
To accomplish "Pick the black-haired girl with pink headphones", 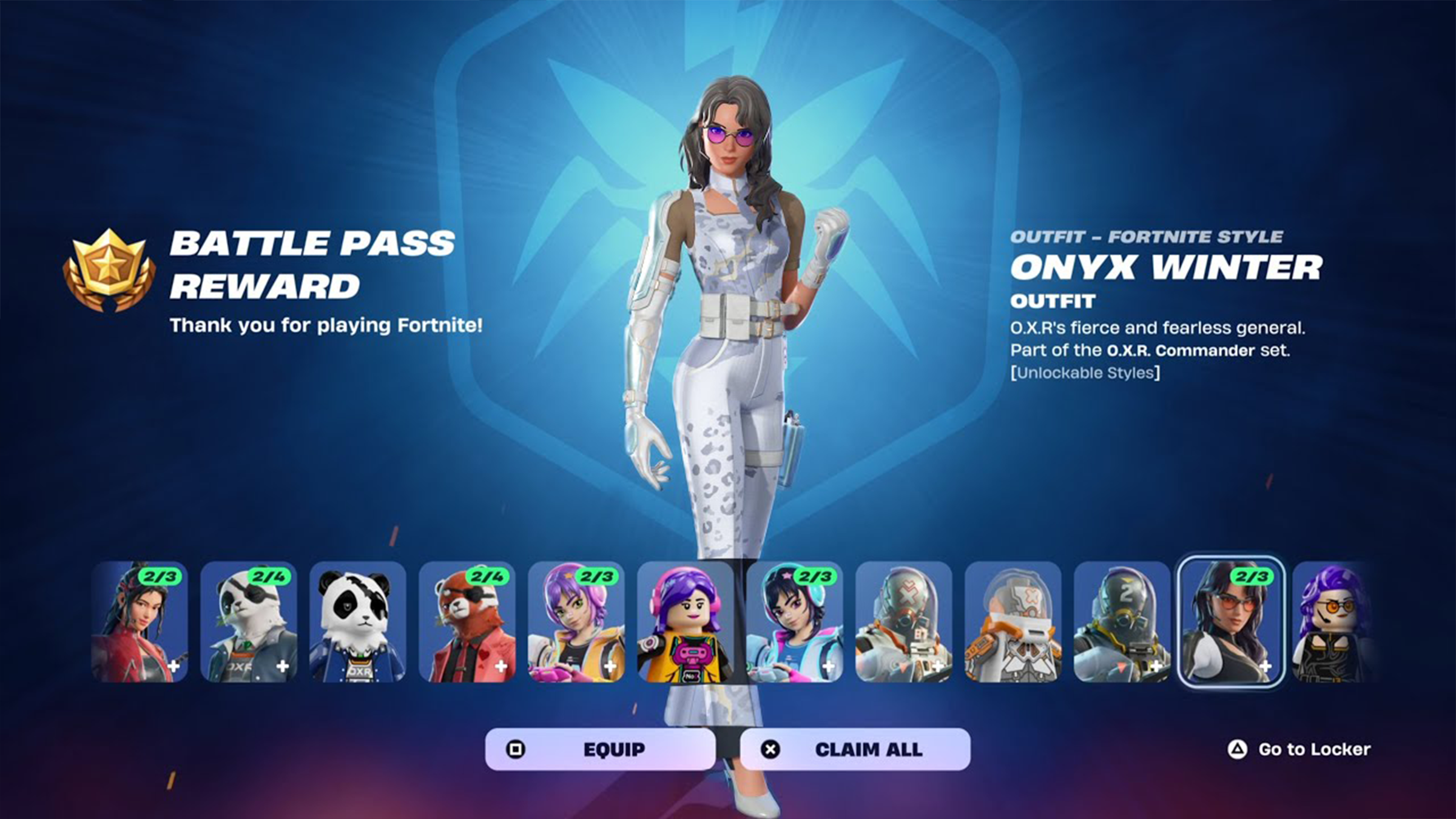I will 795,622.
